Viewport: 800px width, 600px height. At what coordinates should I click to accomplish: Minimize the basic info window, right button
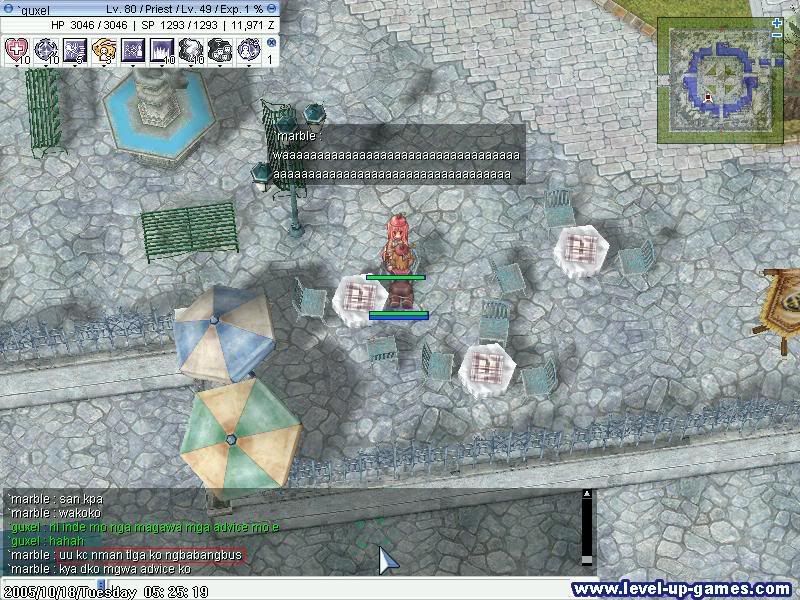point(272,9)
